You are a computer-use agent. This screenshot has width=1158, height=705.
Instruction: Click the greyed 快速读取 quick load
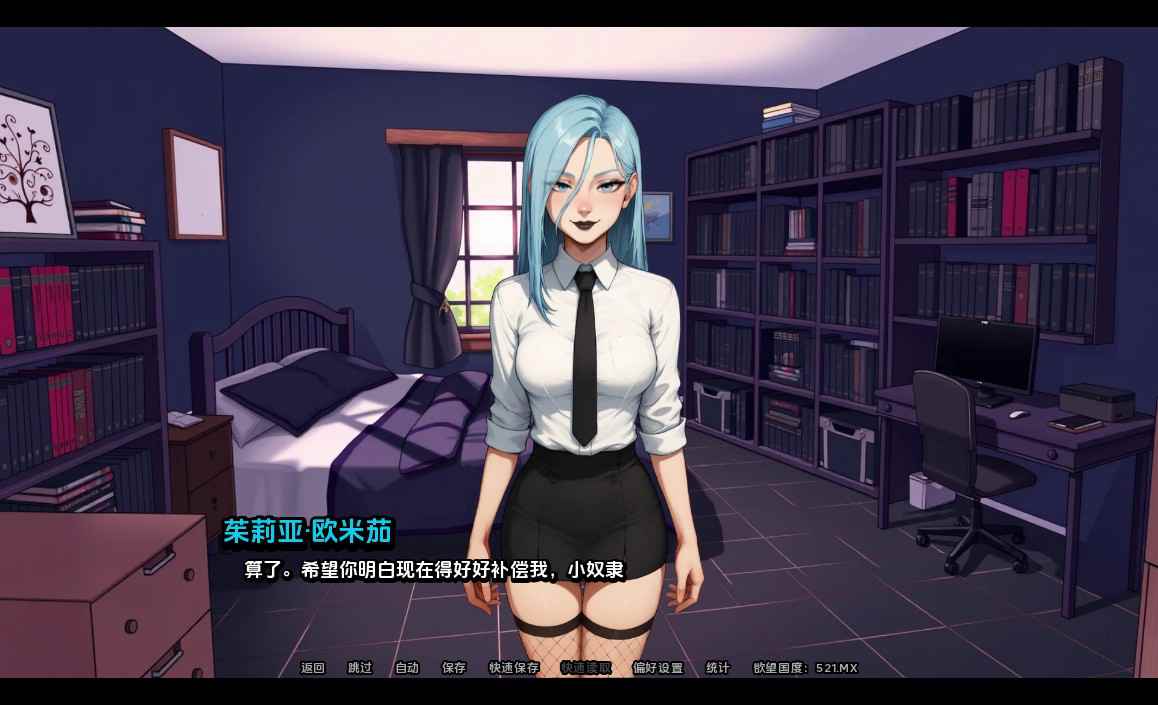click(586, 668)
